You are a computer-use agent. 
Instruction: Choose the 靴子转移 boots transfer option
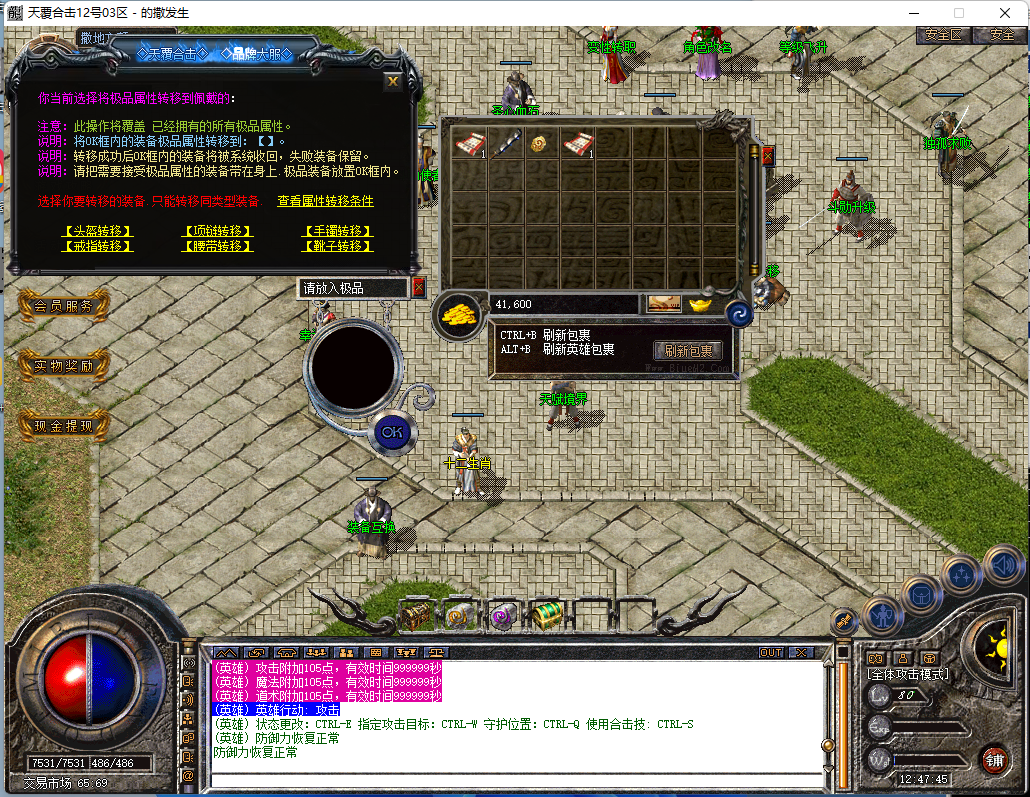(338, 246)
